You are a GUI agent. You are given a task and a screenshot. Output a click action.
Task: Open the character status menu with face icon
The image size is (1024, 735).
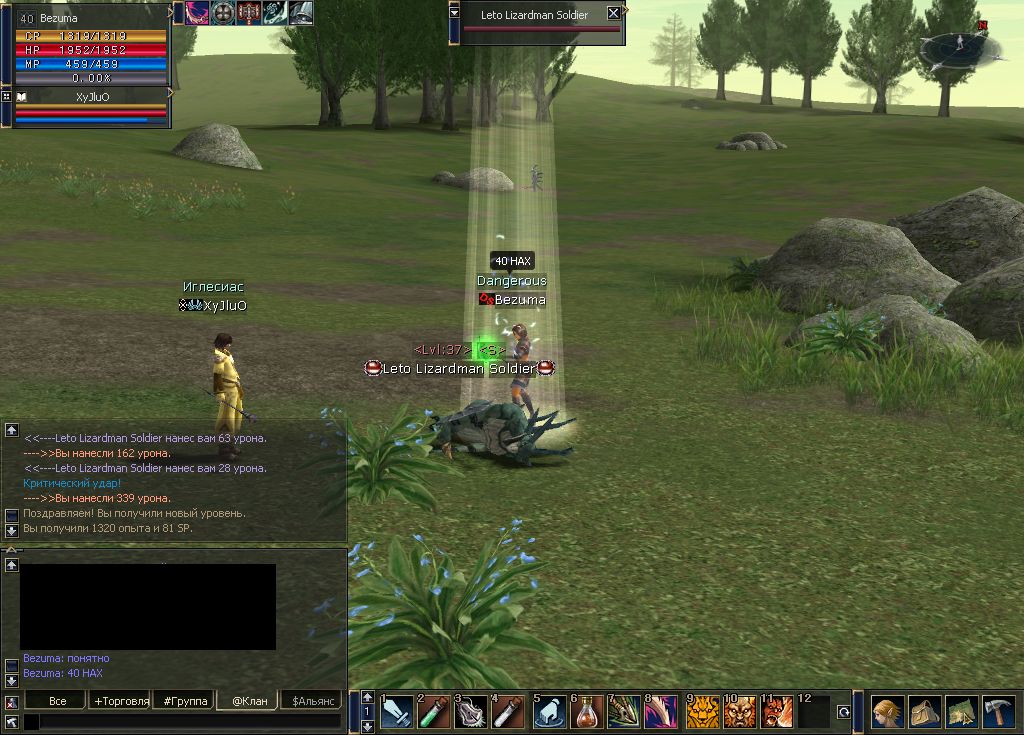point(887,712)
